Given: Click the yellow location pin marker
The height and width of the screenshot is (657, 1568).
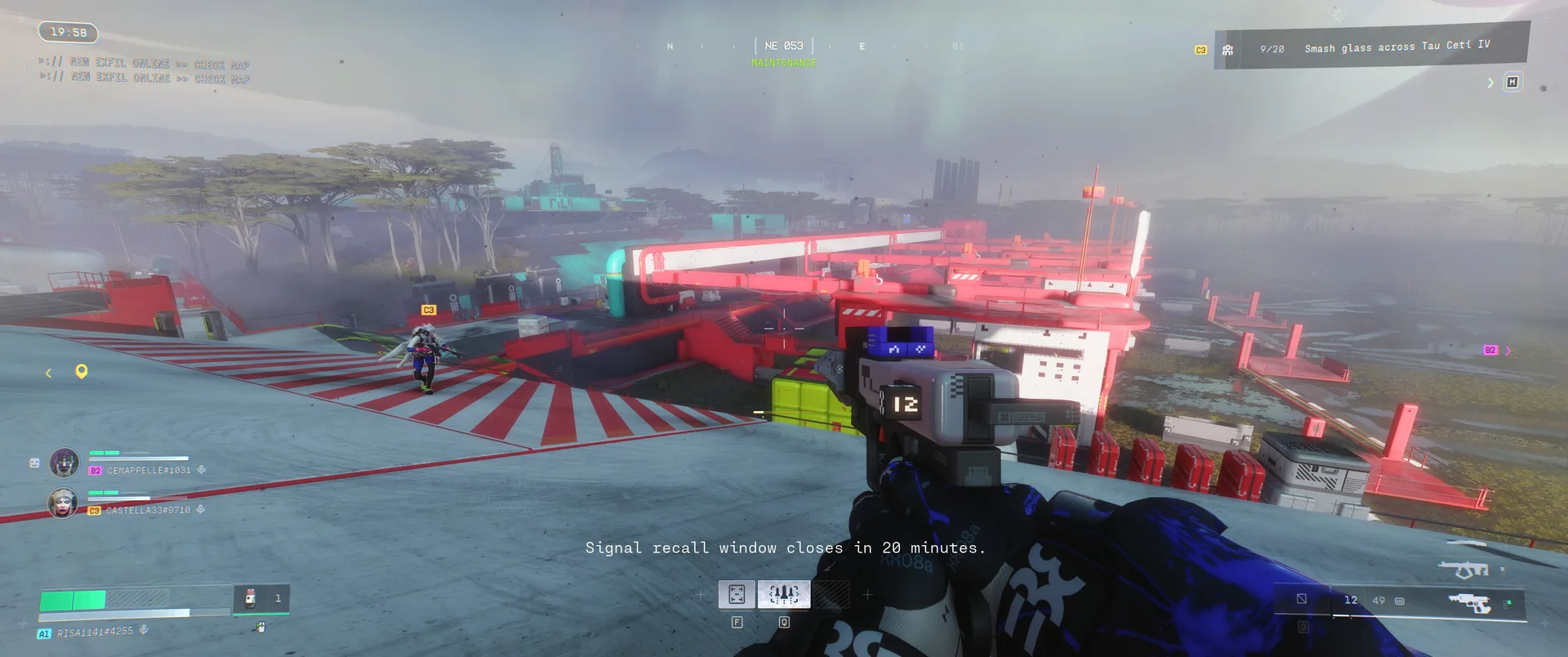Looking at the screenshot, I should pos(82,372).
